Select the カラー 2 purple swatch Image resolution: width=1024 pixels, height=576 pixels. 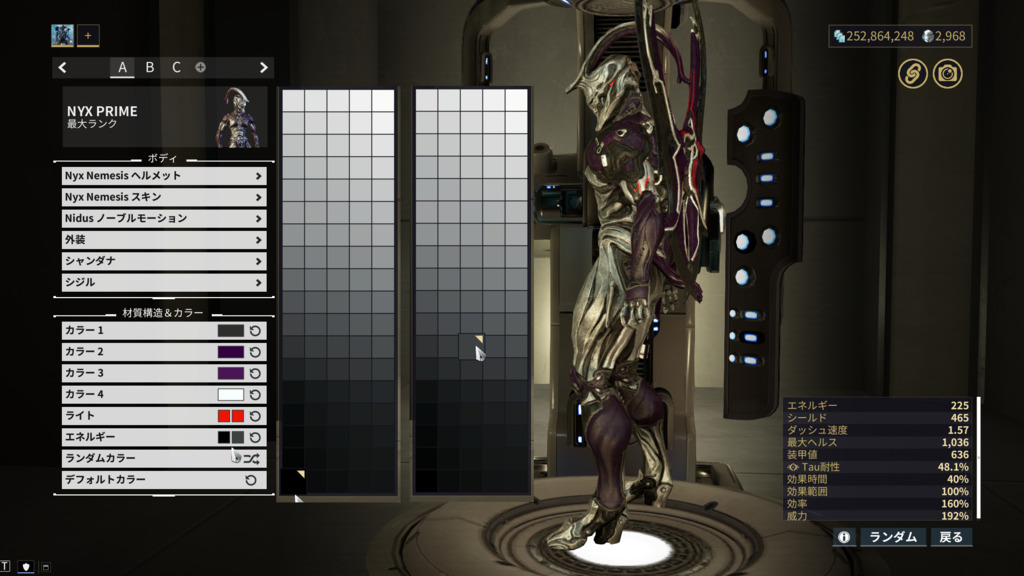(231, 352)
